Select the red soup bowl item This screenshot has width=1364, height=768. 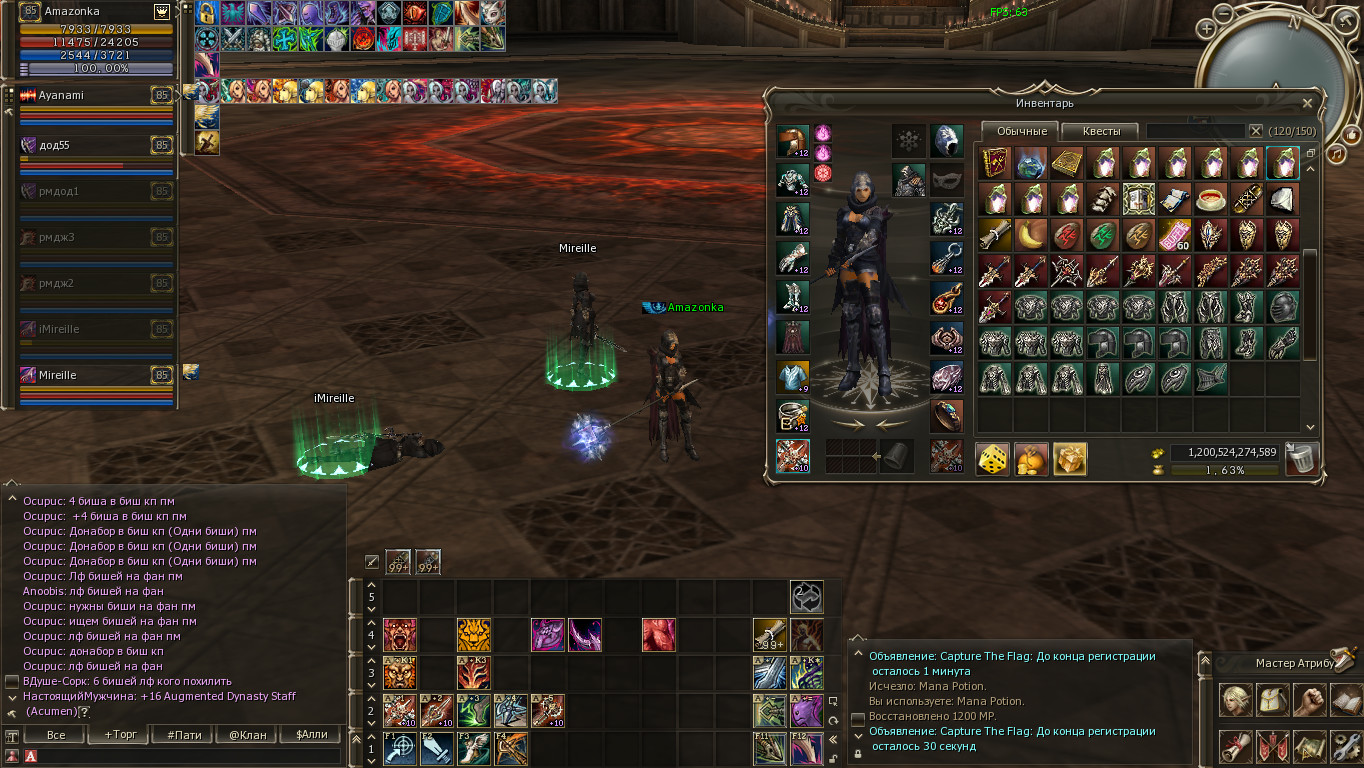click(1211, 198)
